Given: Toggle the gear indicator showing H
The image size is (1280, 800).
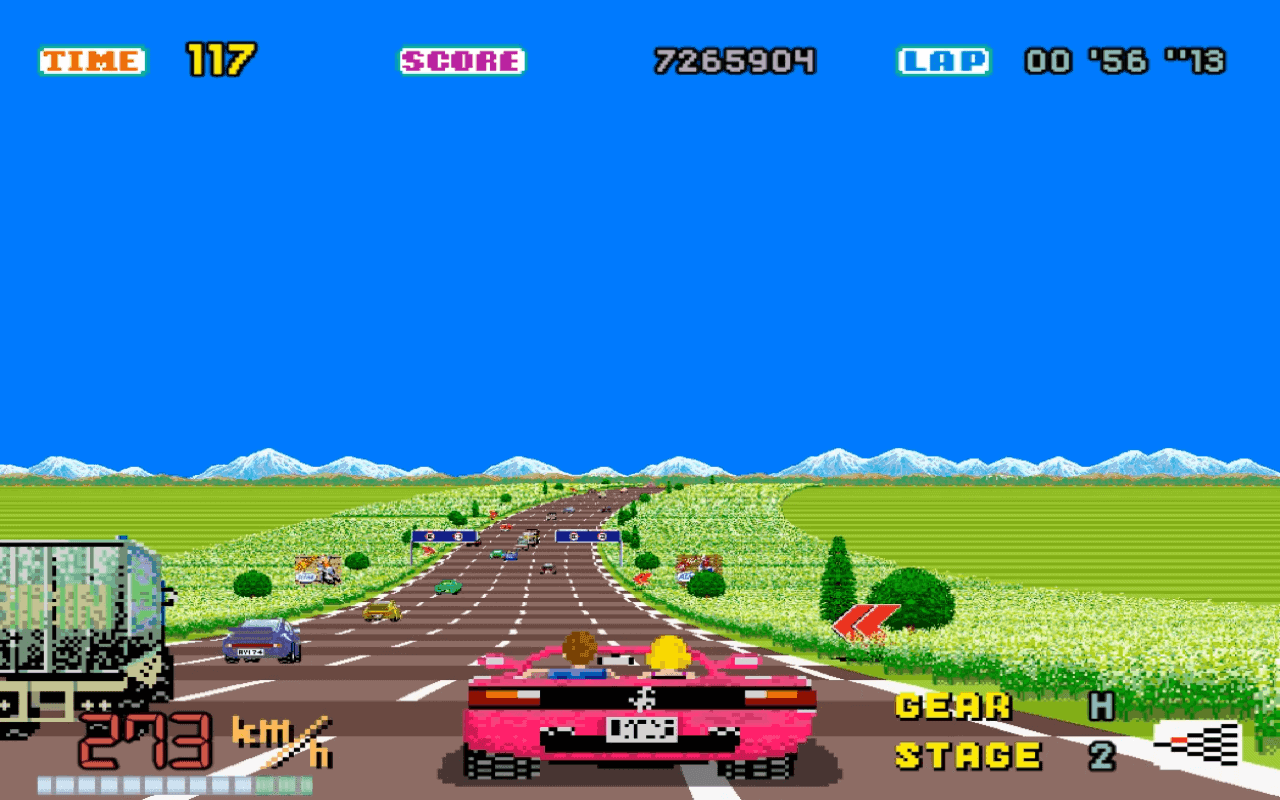Looking at the screenshot, I should coord(1104,705).
